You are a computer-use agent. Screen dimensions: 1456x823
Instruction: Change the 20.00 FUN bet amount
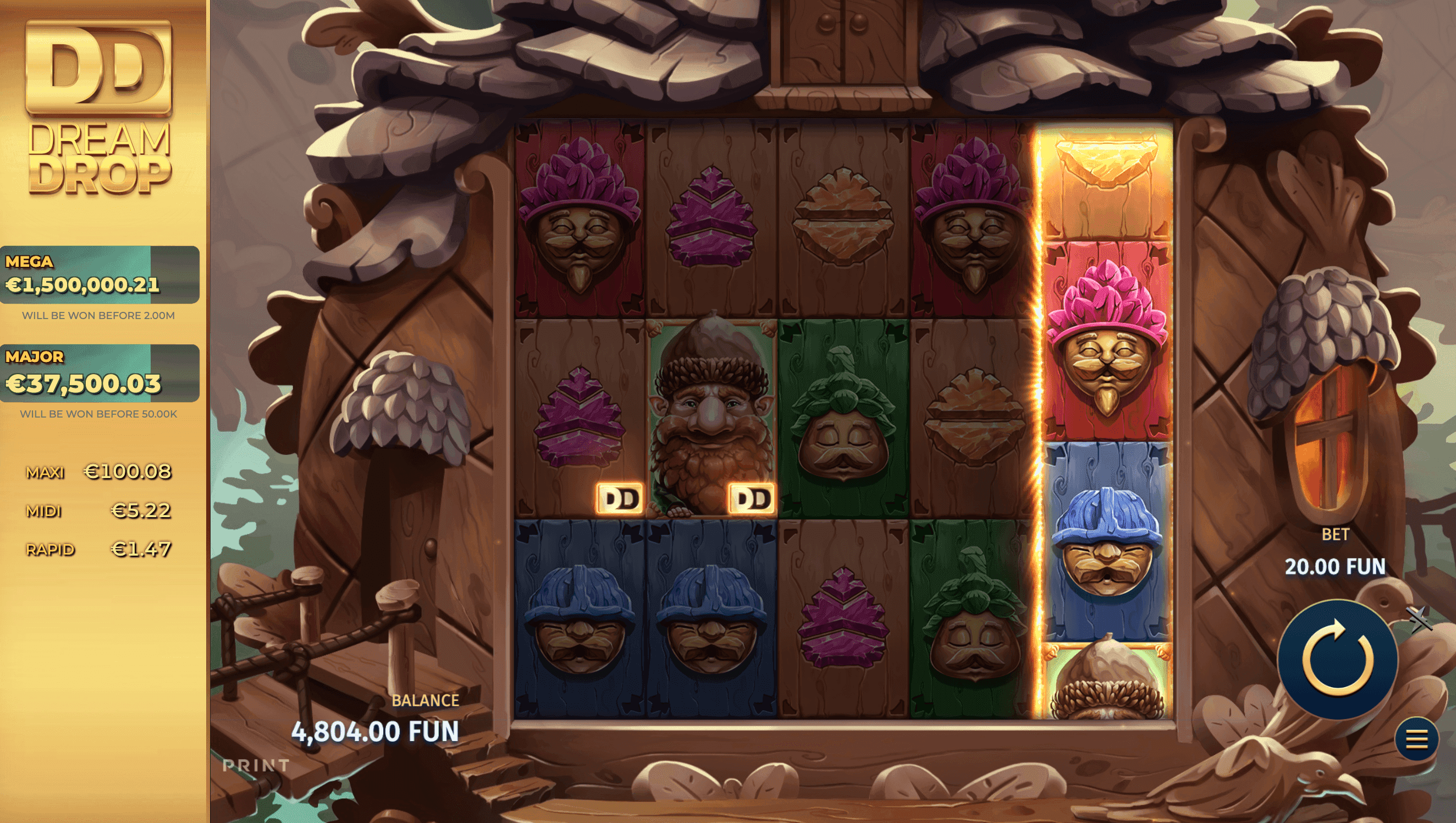coord(1335,566)
